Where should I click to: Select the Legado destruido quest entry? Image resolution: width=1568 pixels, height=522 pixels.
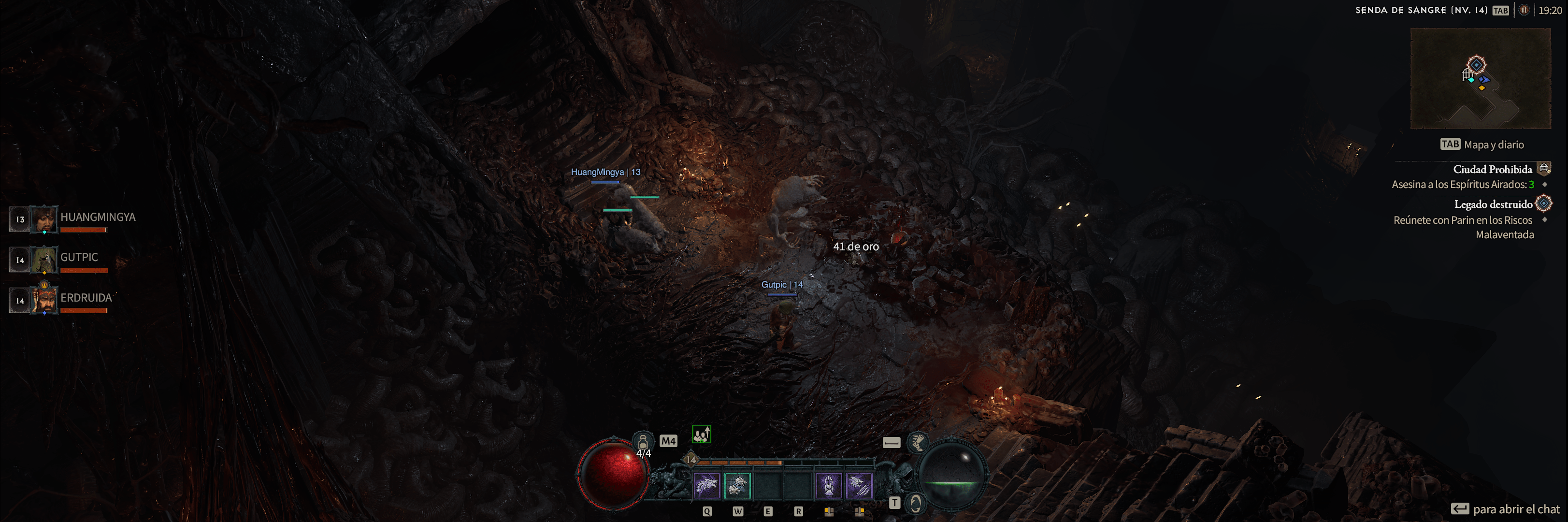coord(1493,204)
